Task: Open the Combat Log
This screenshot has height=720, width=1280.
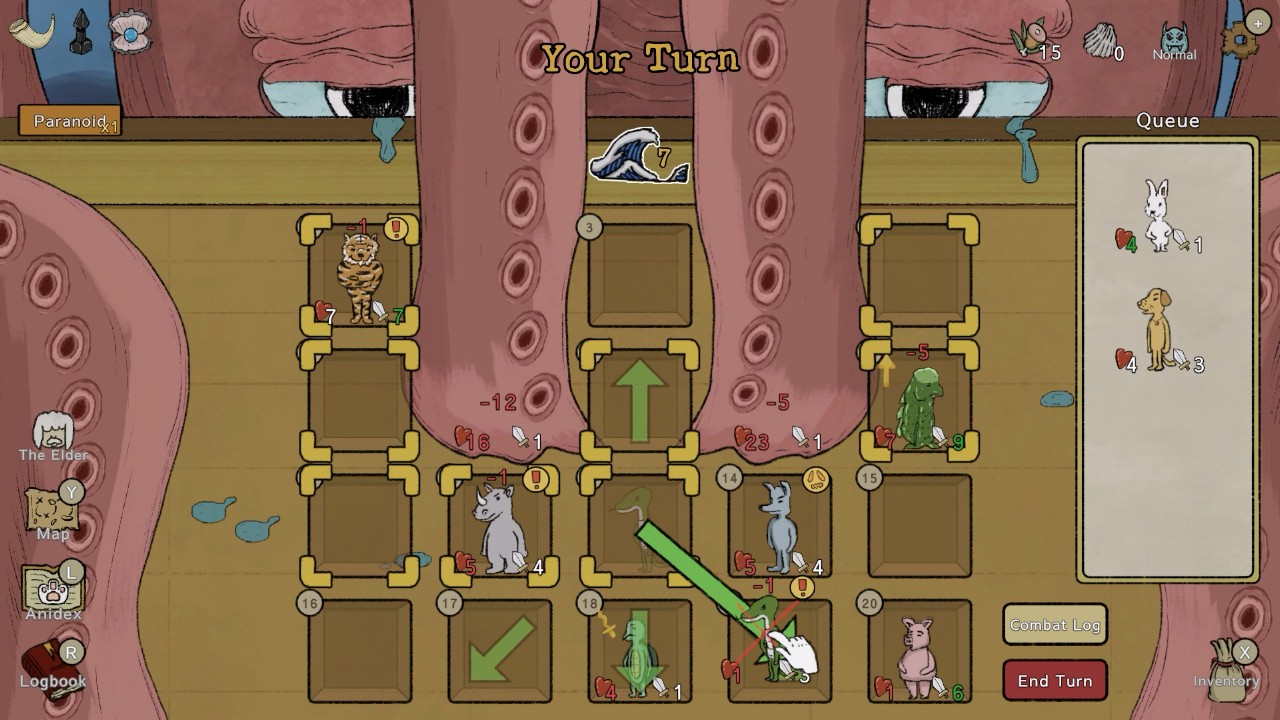Action: pyautogui.click(x=1054, y=624)
